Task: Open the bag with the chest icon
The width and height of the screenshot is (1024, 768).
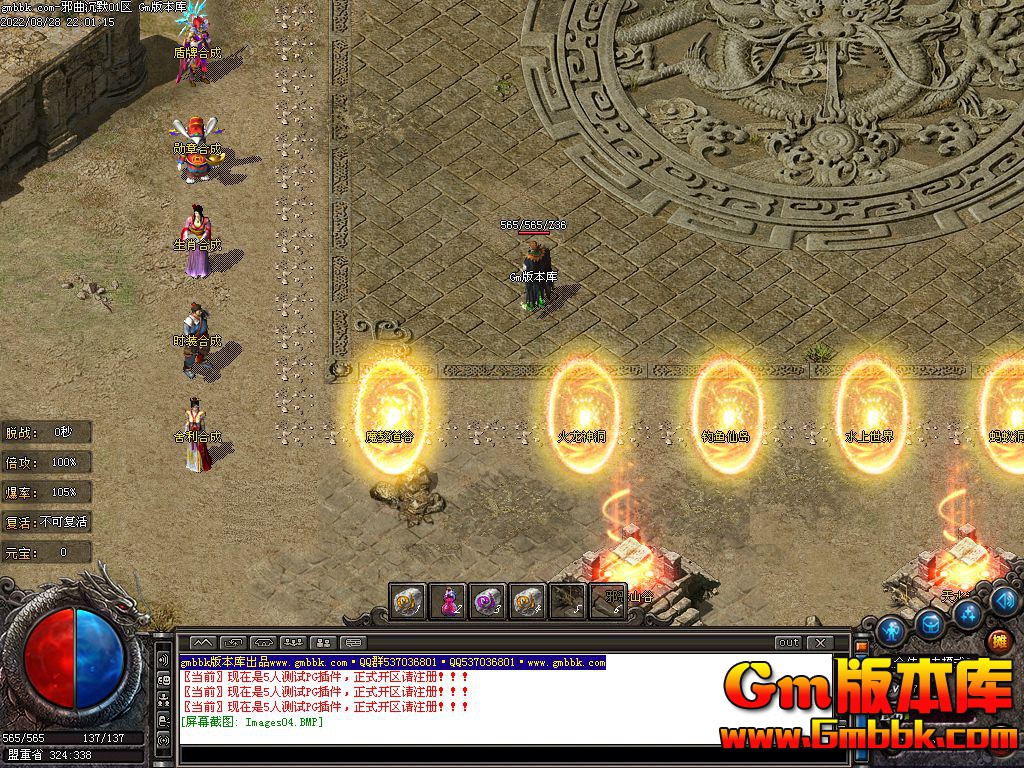Action: [931, 623]
